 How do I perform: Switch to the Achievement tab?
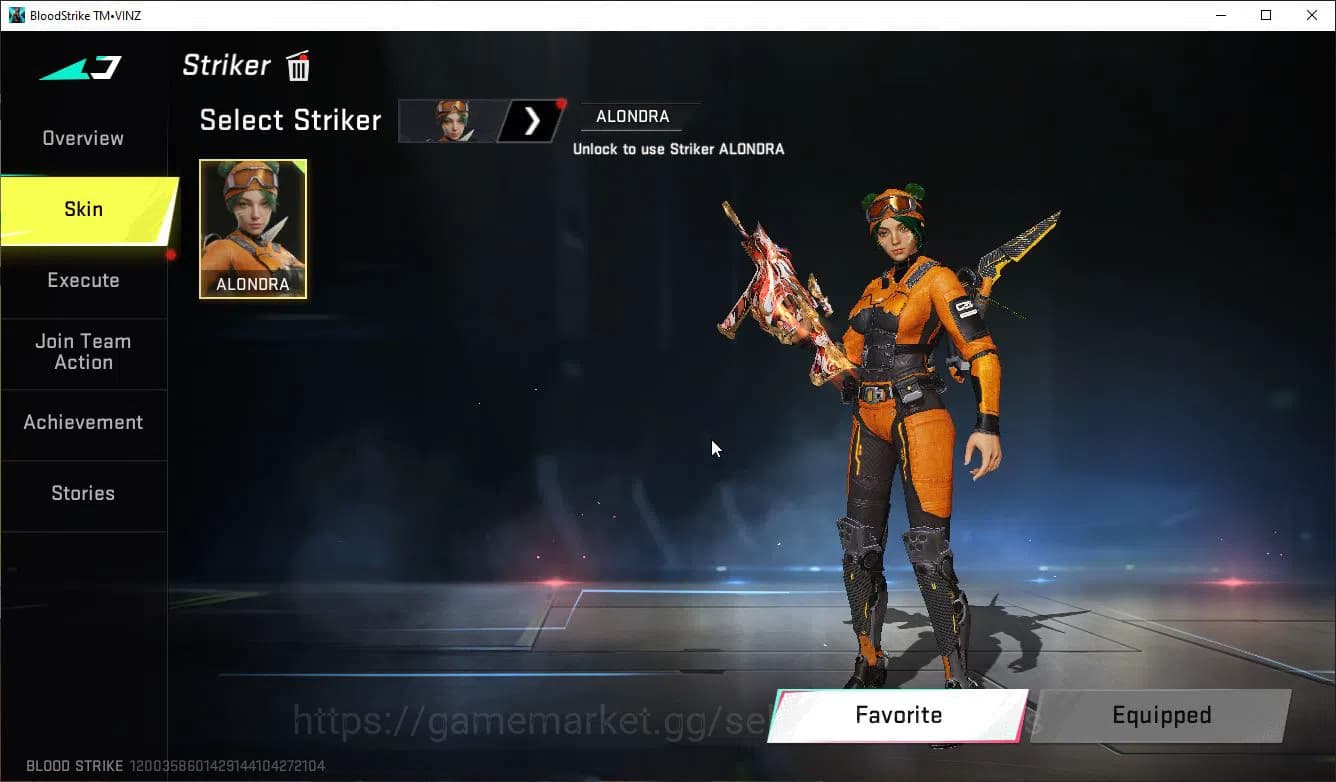[83, 422]
